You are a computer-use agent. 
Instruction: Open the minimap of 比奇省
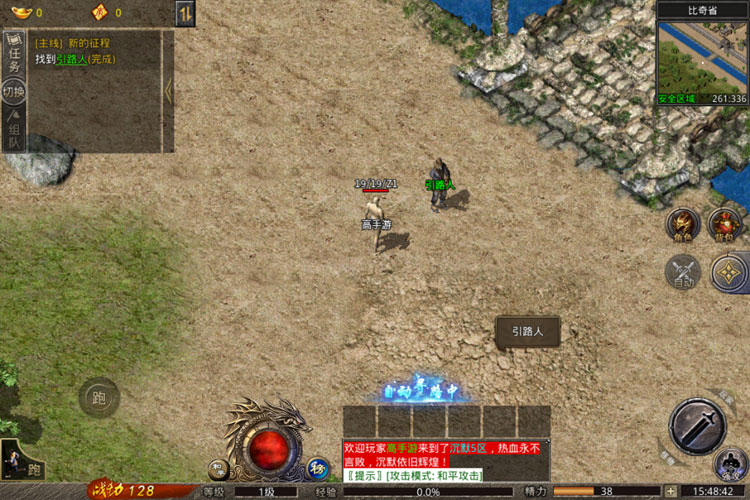[x=702, y=58]
